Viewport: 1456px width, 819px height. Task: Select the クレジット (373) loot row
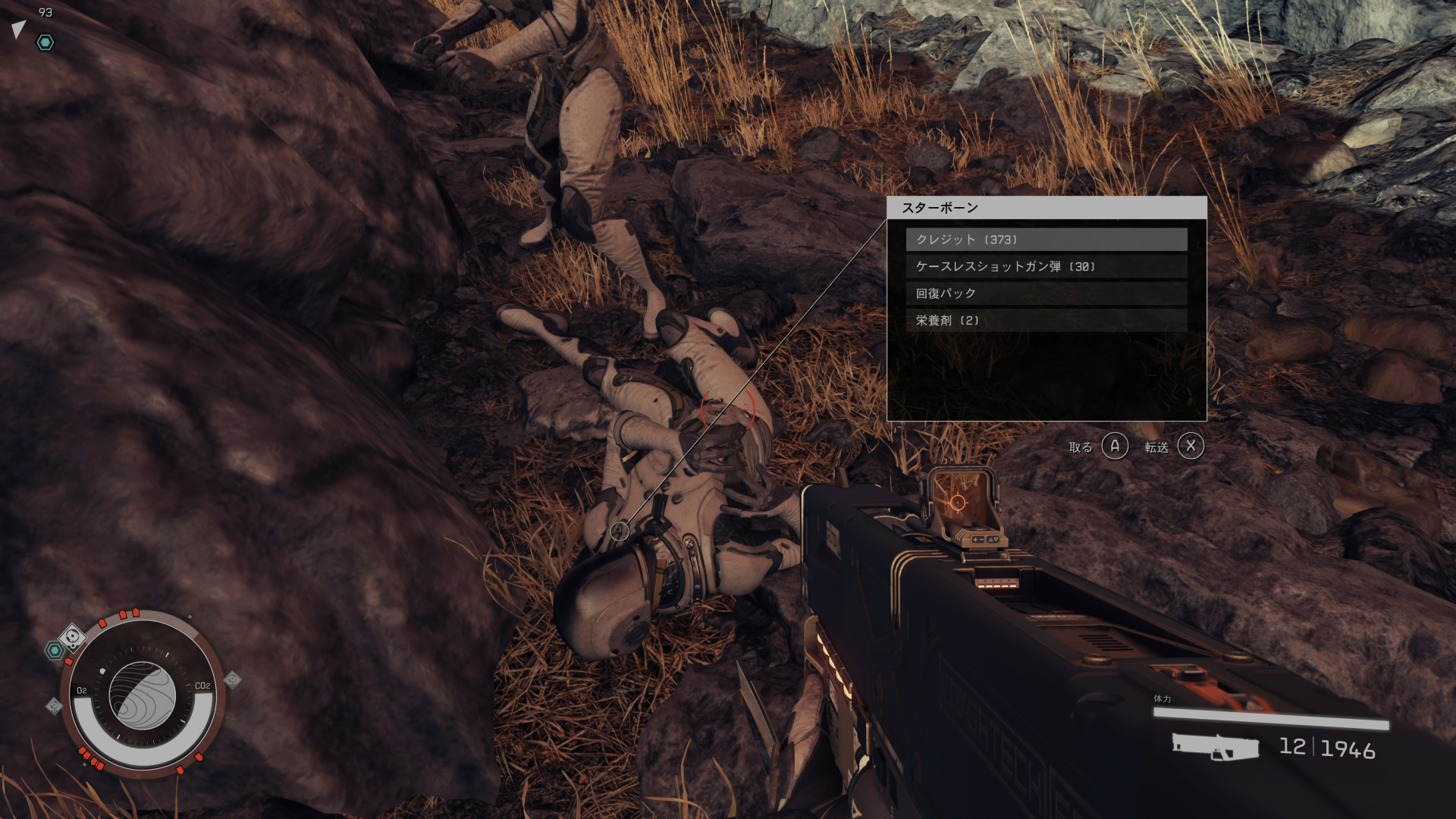click(1046, 240)
